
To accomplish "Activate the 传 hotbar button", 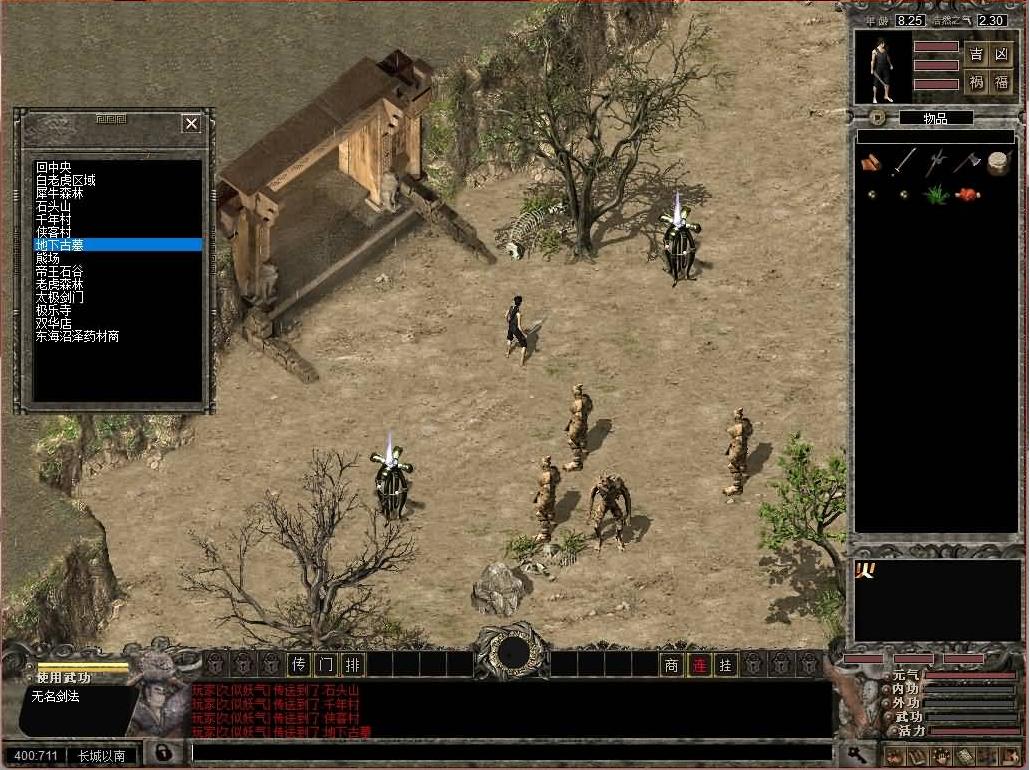I will [298, 664].
